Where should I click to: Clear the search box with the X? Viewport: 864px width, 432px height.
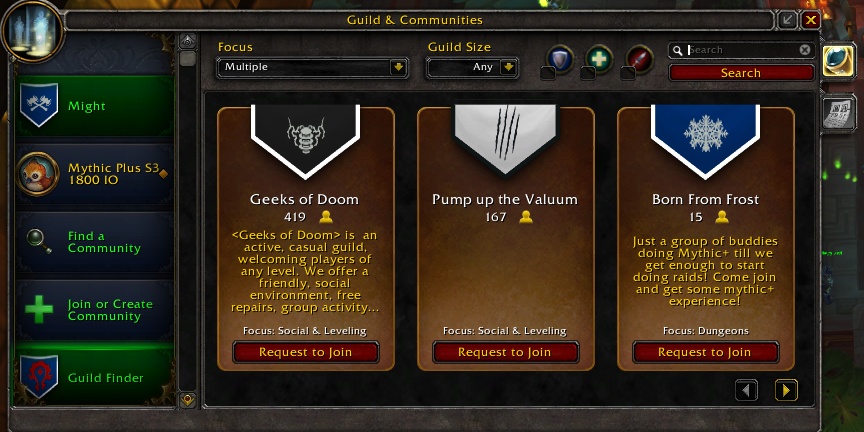tap(805, 50)
